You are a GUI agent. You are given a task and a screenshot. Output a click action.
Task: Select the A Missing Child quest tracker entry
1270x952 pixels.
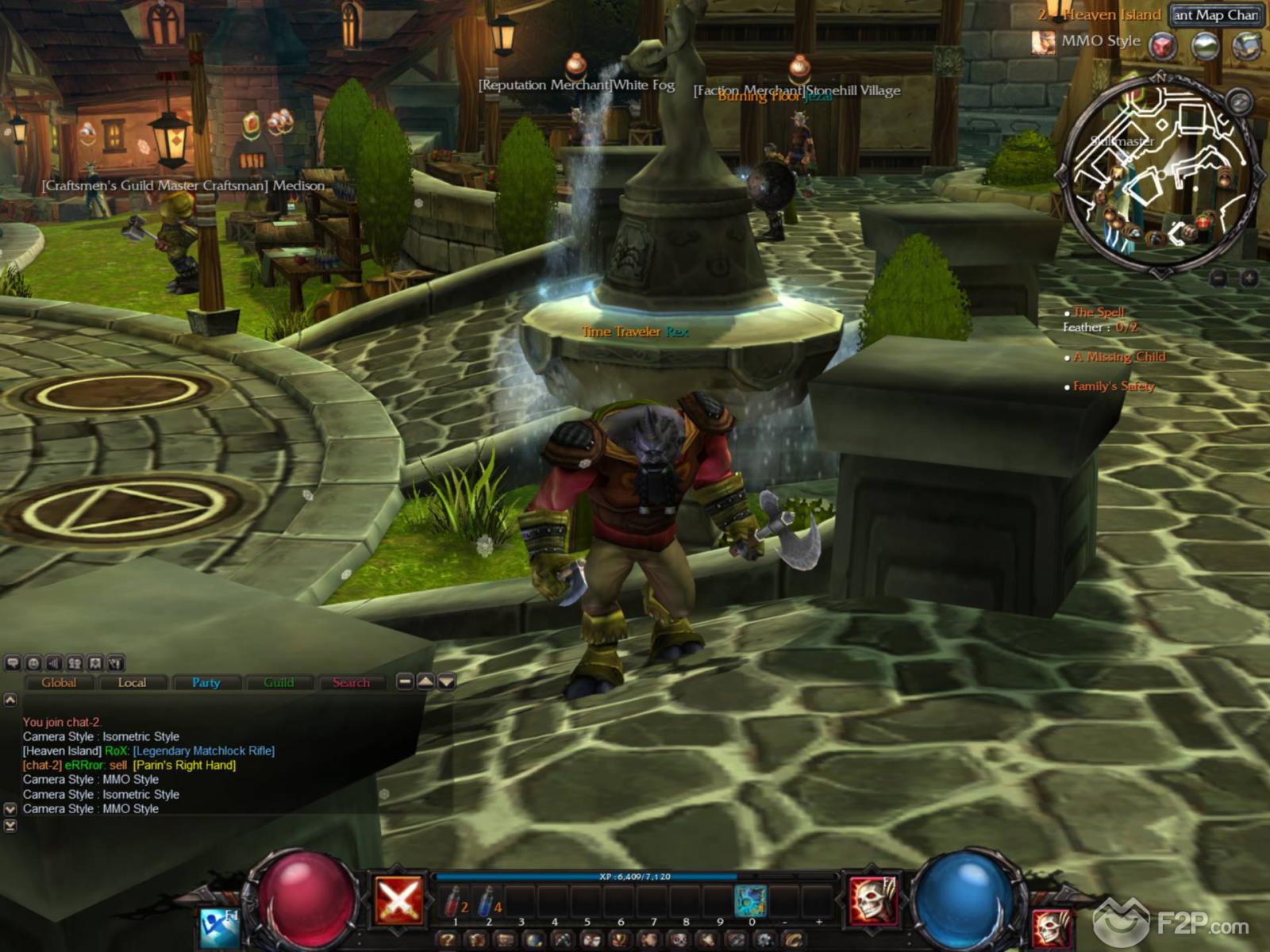click(1119, 357)
